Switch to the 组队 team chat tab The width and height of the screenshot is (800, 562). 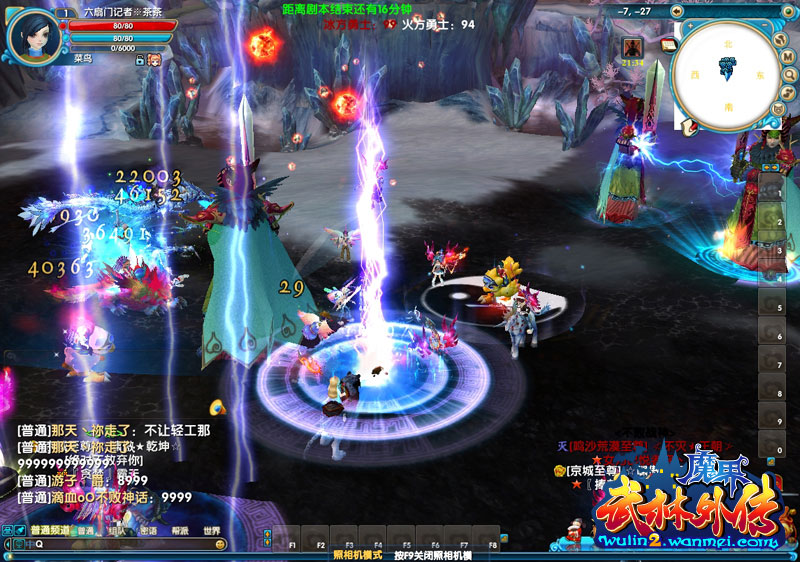(117, 531)
